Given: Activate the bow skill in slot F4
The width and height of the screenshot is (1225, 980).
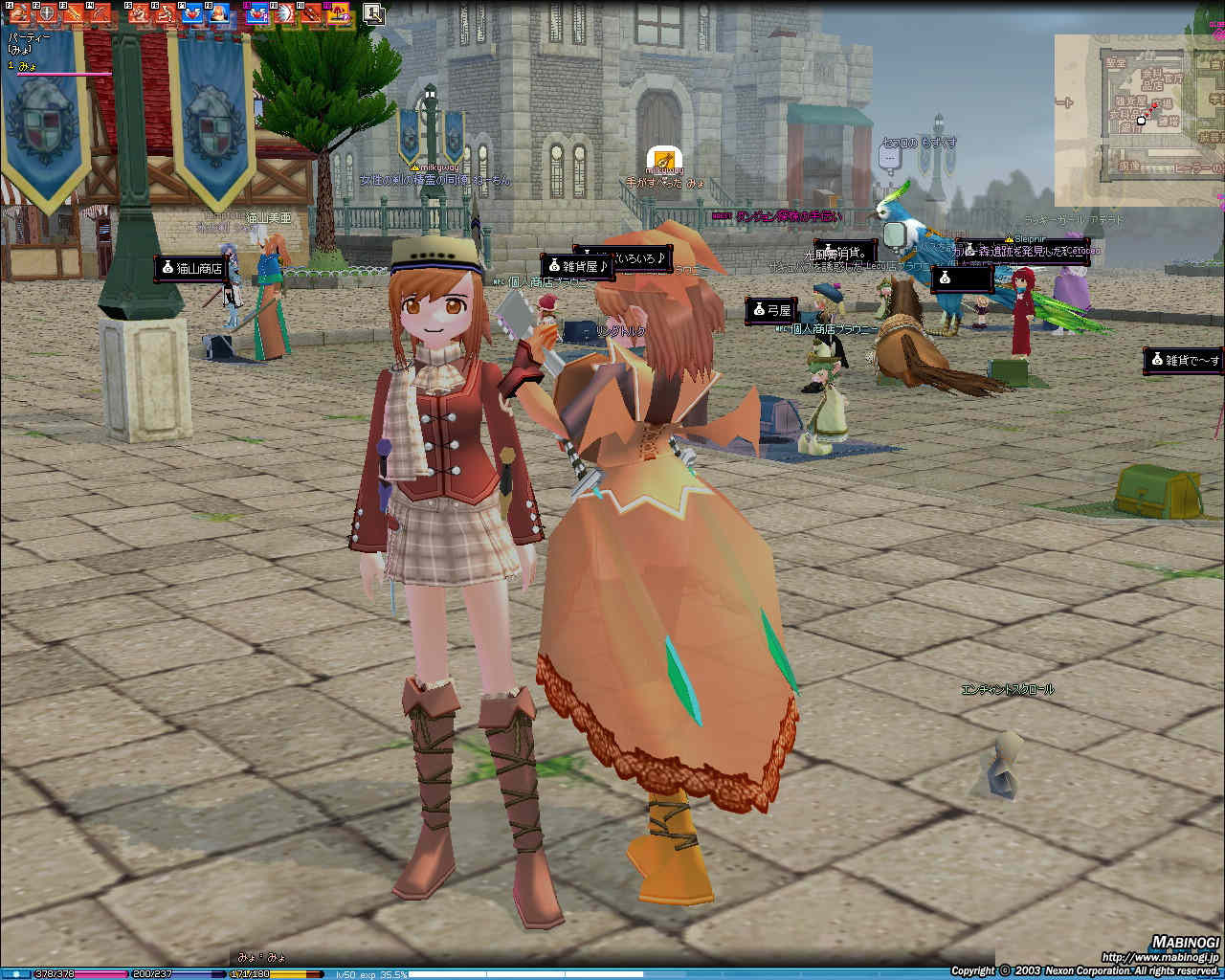Looking at the screenshot, I should [100, 13].
